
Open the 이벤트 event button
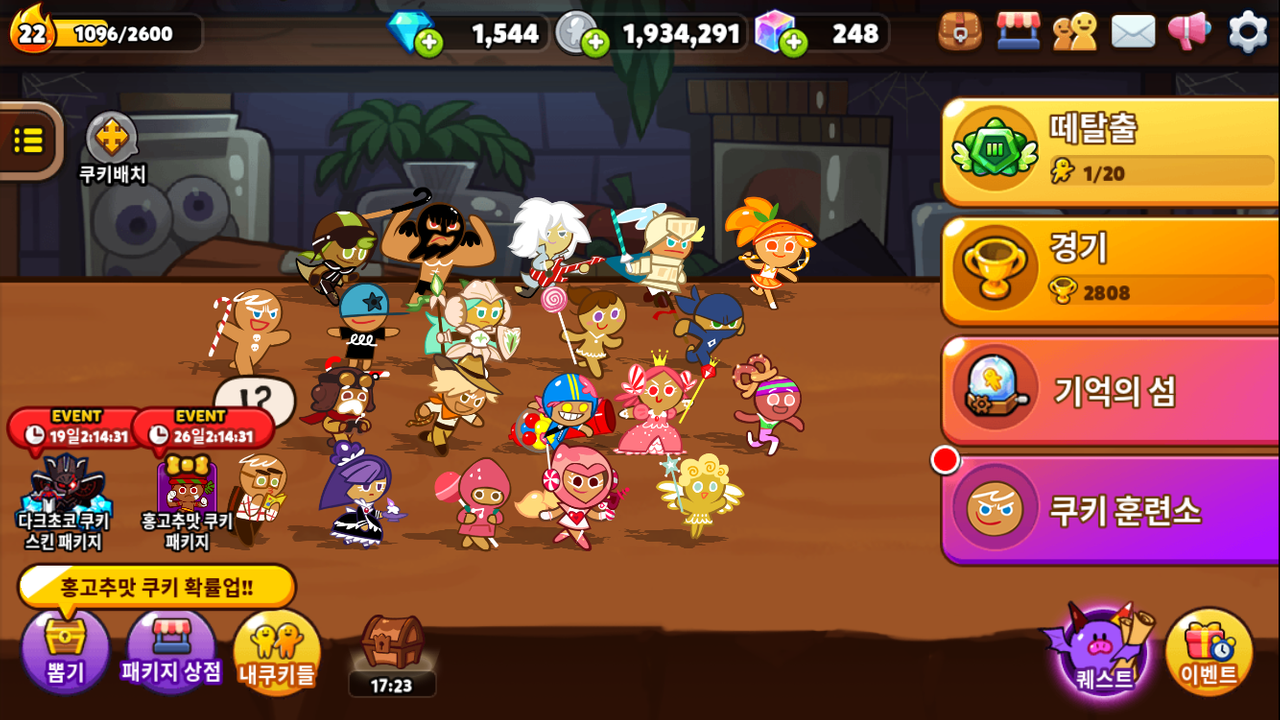tap(1209, 652)
